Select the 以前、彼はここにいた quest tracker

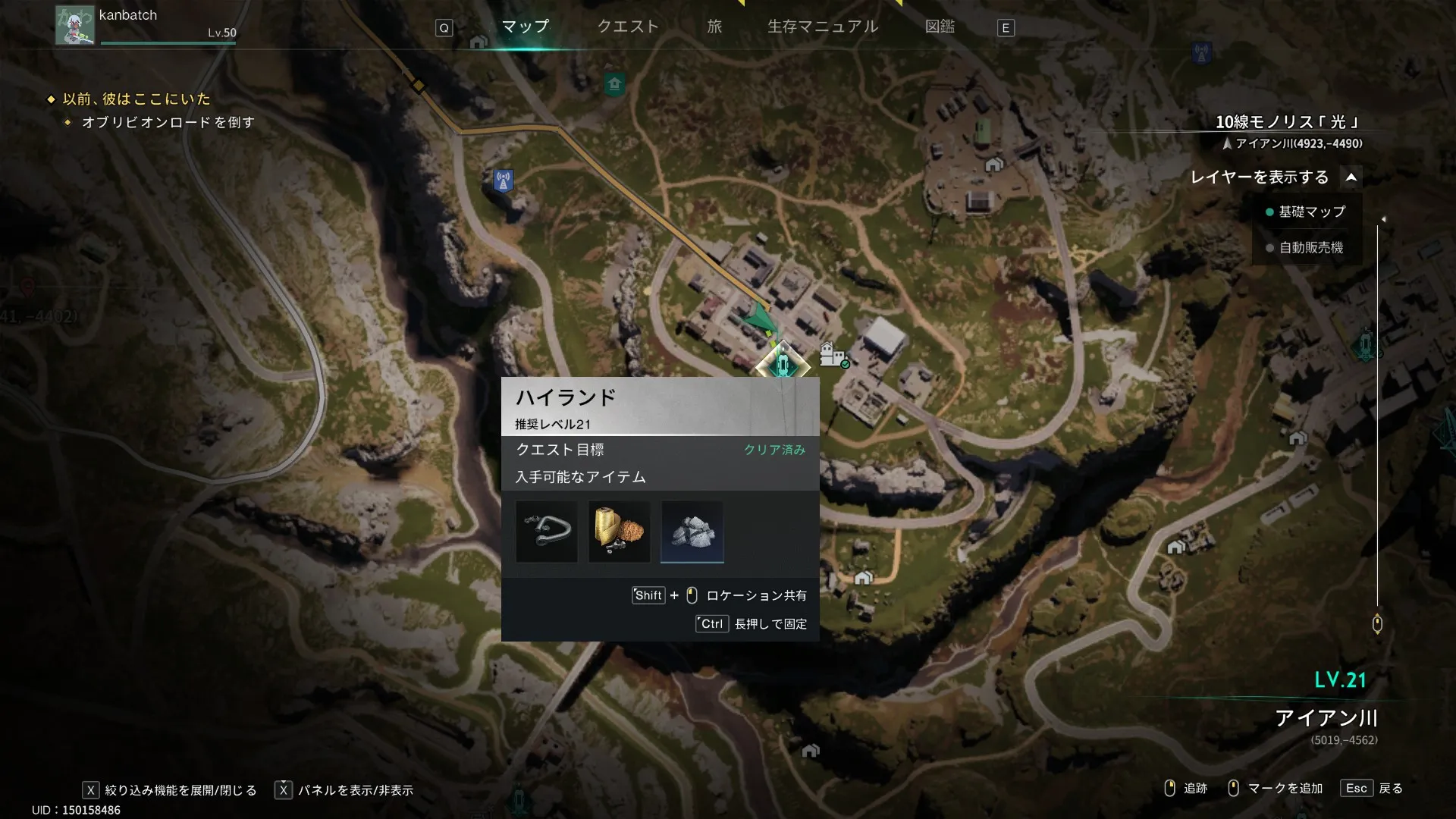[x=136, y=99]
